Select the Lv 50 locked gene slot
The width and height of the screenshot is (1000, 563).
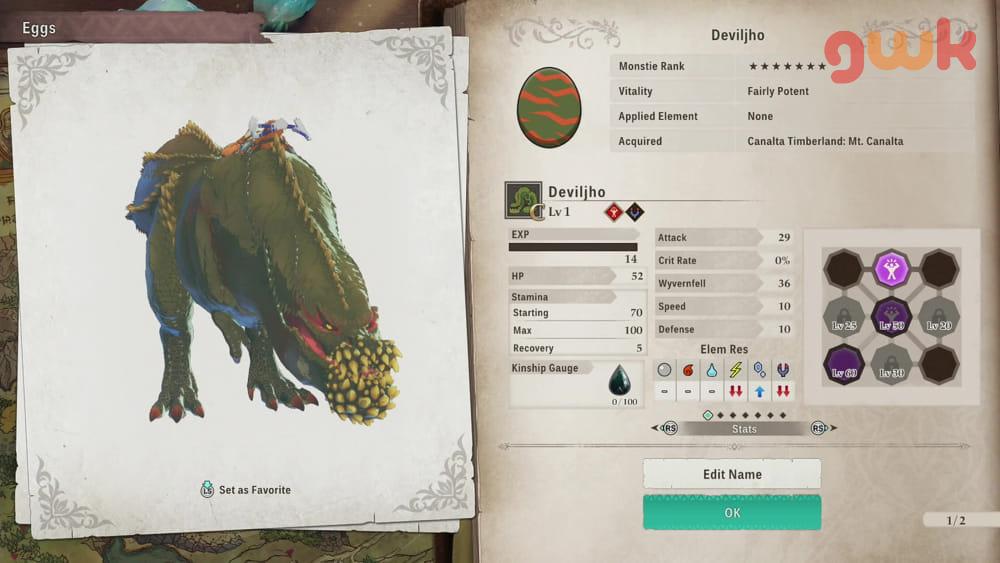pos(891,317)
